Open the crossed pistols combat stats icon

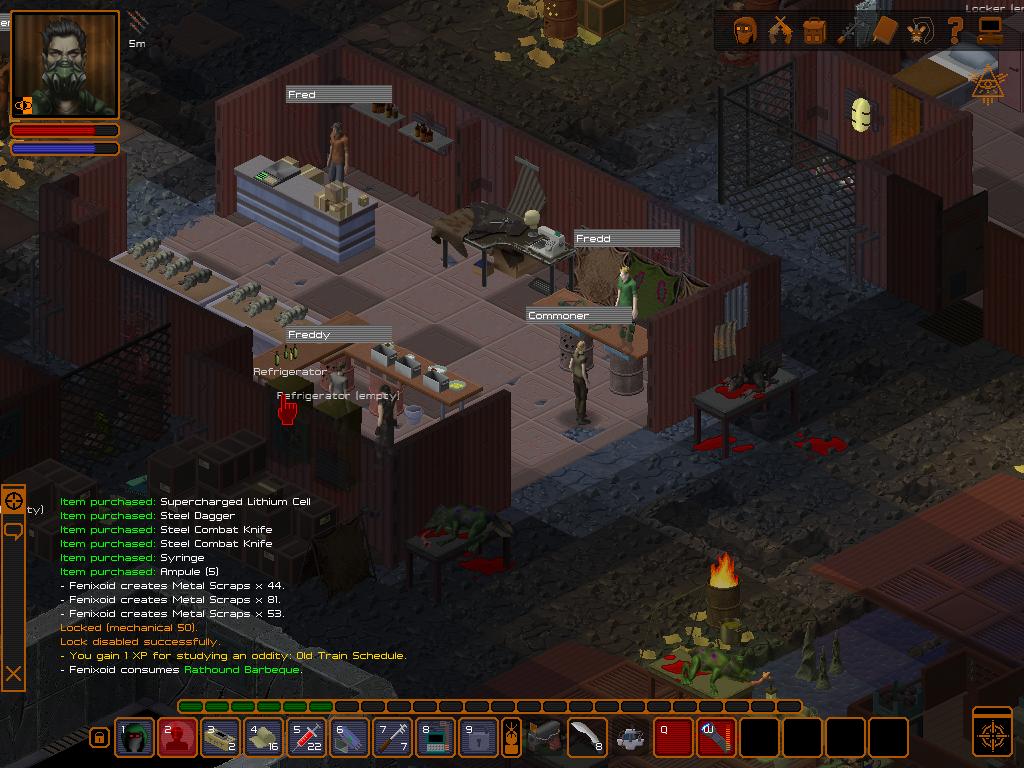click(x=780, y=31)
